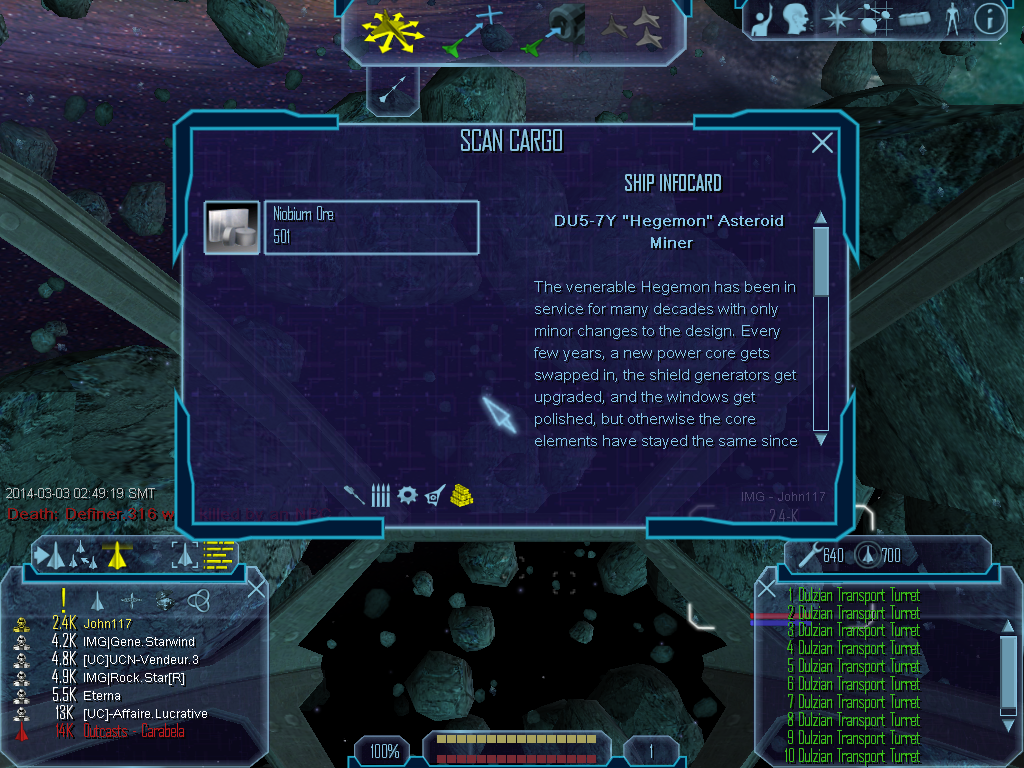The image size is (1024, 768).
Task: Use the wrench nanobots repair icon
Action: (x=807, y=555)
